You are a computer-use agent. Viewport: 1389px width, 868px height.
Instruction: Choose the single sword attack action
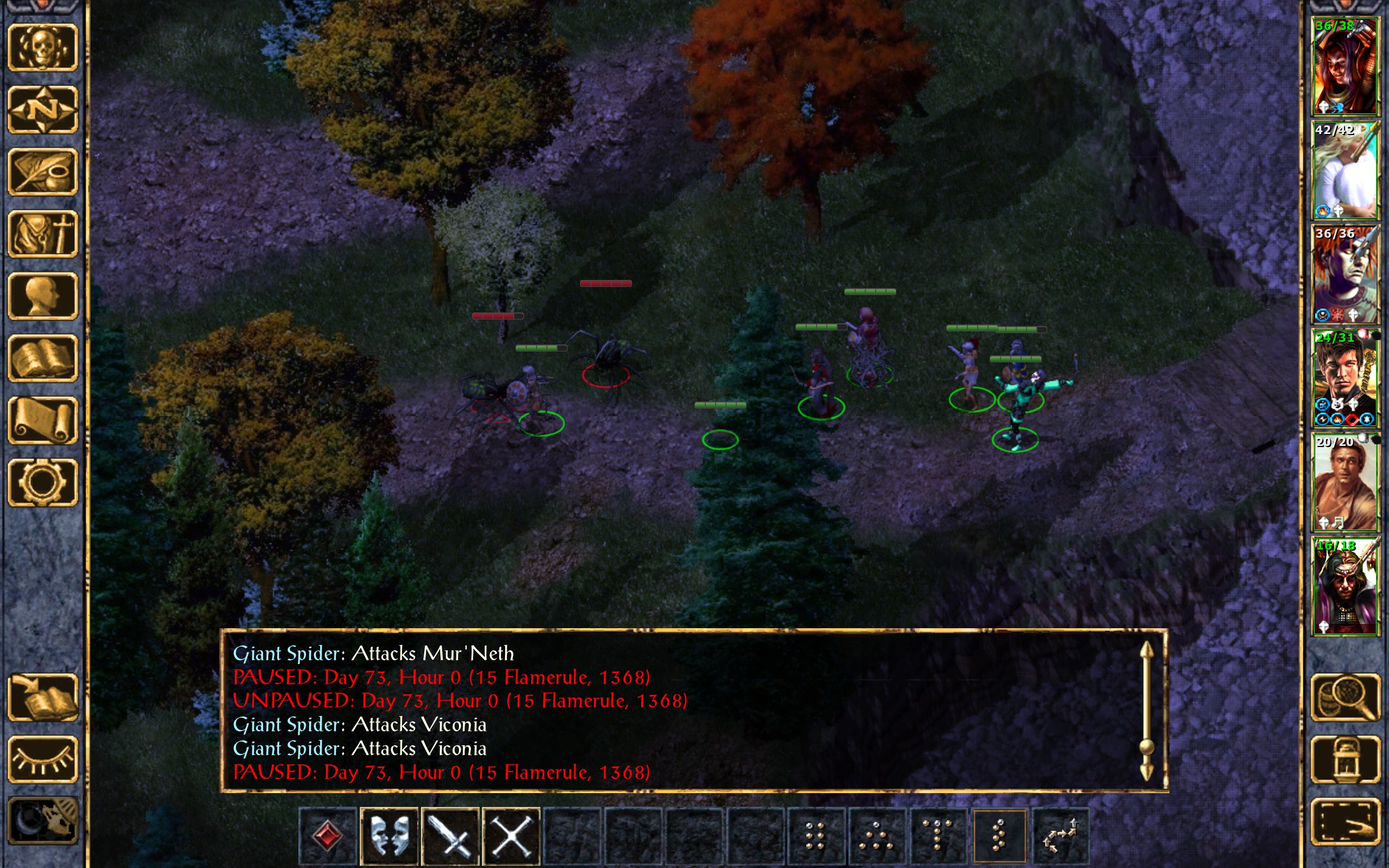(450, 836)
